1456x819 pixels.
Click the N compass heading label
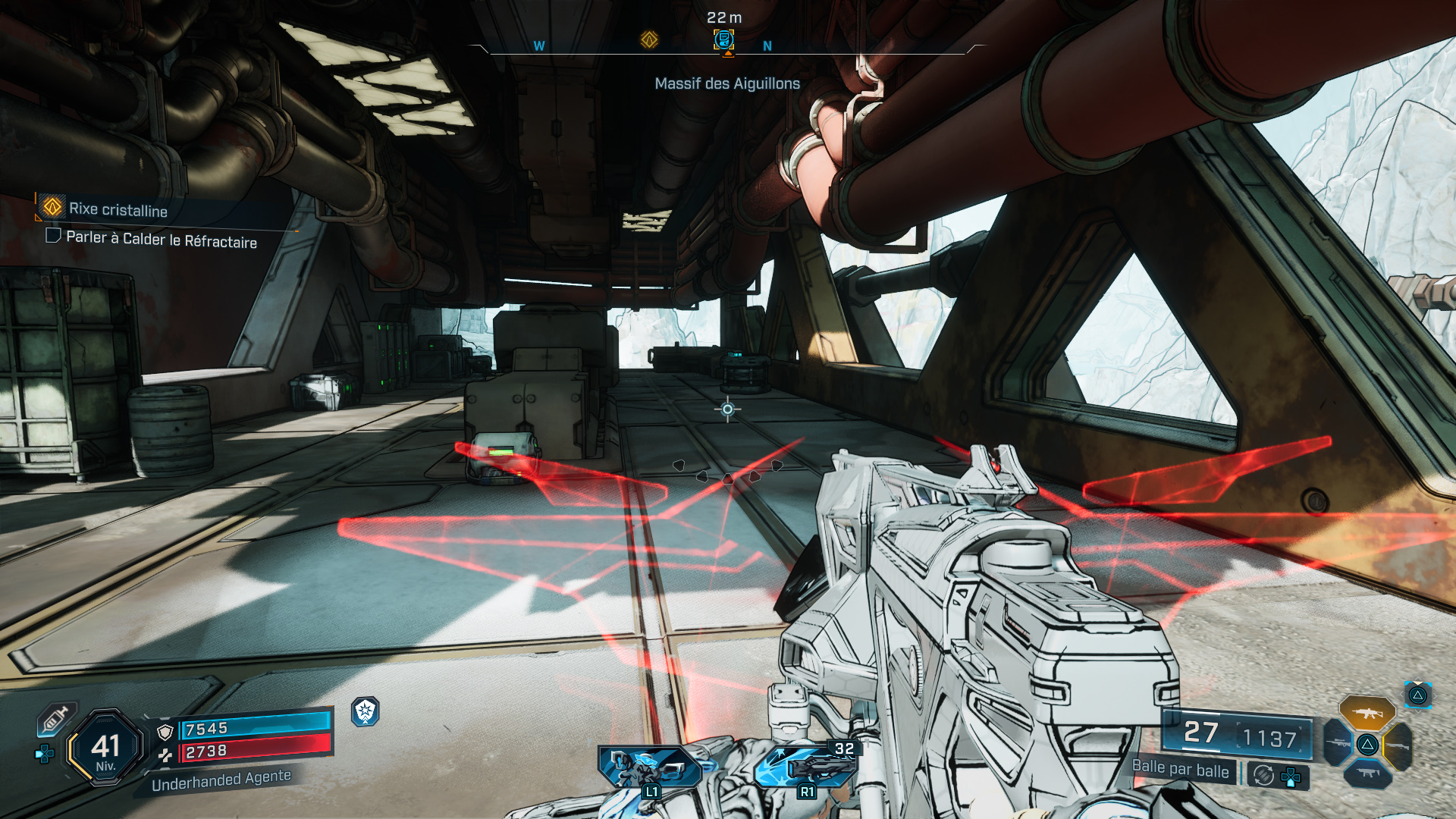768,46
